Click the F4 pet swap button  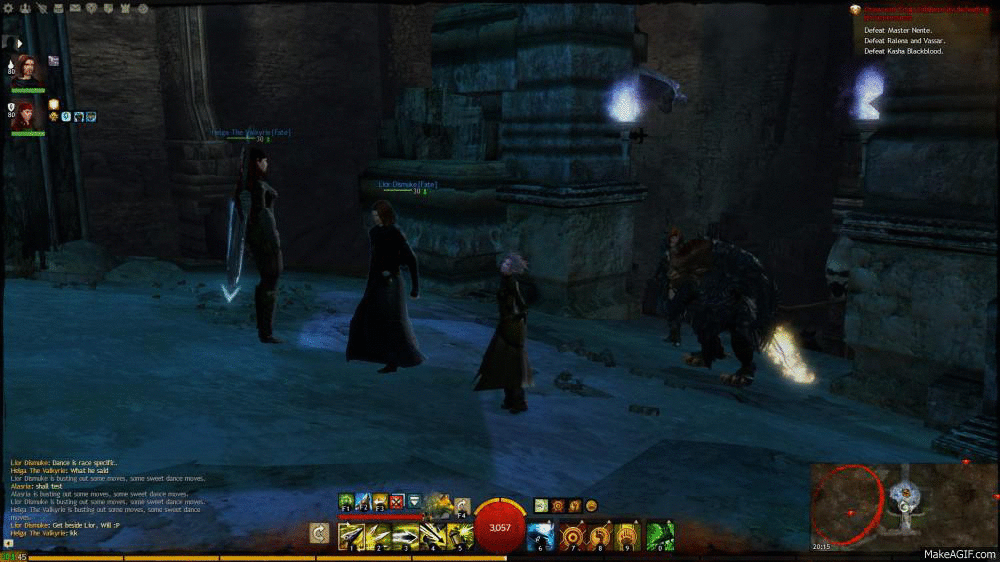coord(462,505)
